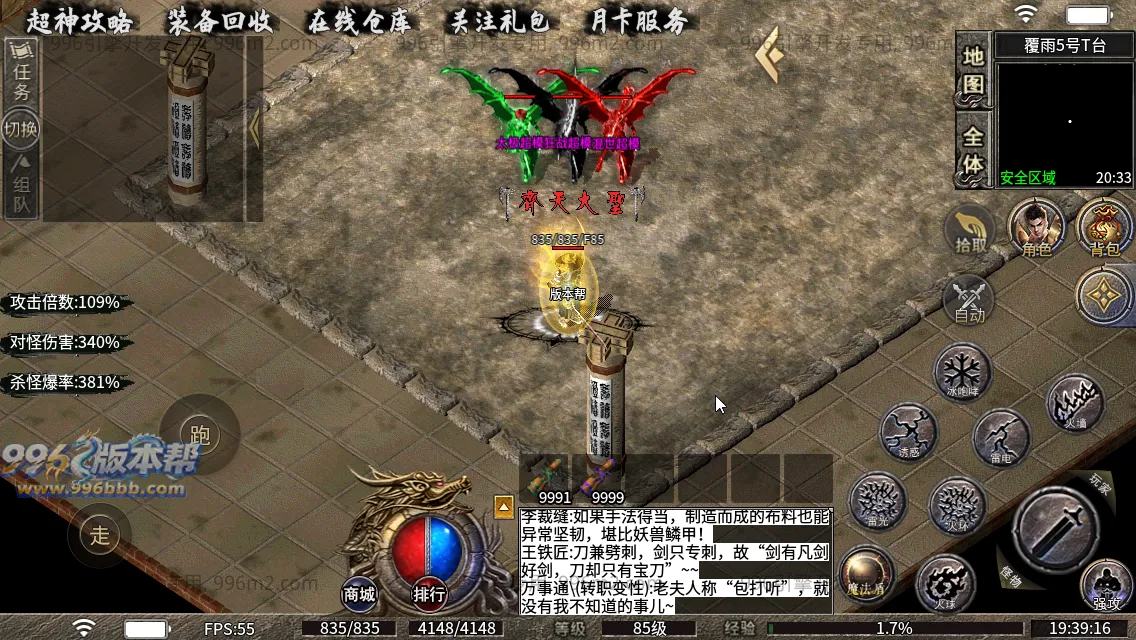
Task: Open the 月卡服务 monthly card service
Action: [x=638, y=21]
